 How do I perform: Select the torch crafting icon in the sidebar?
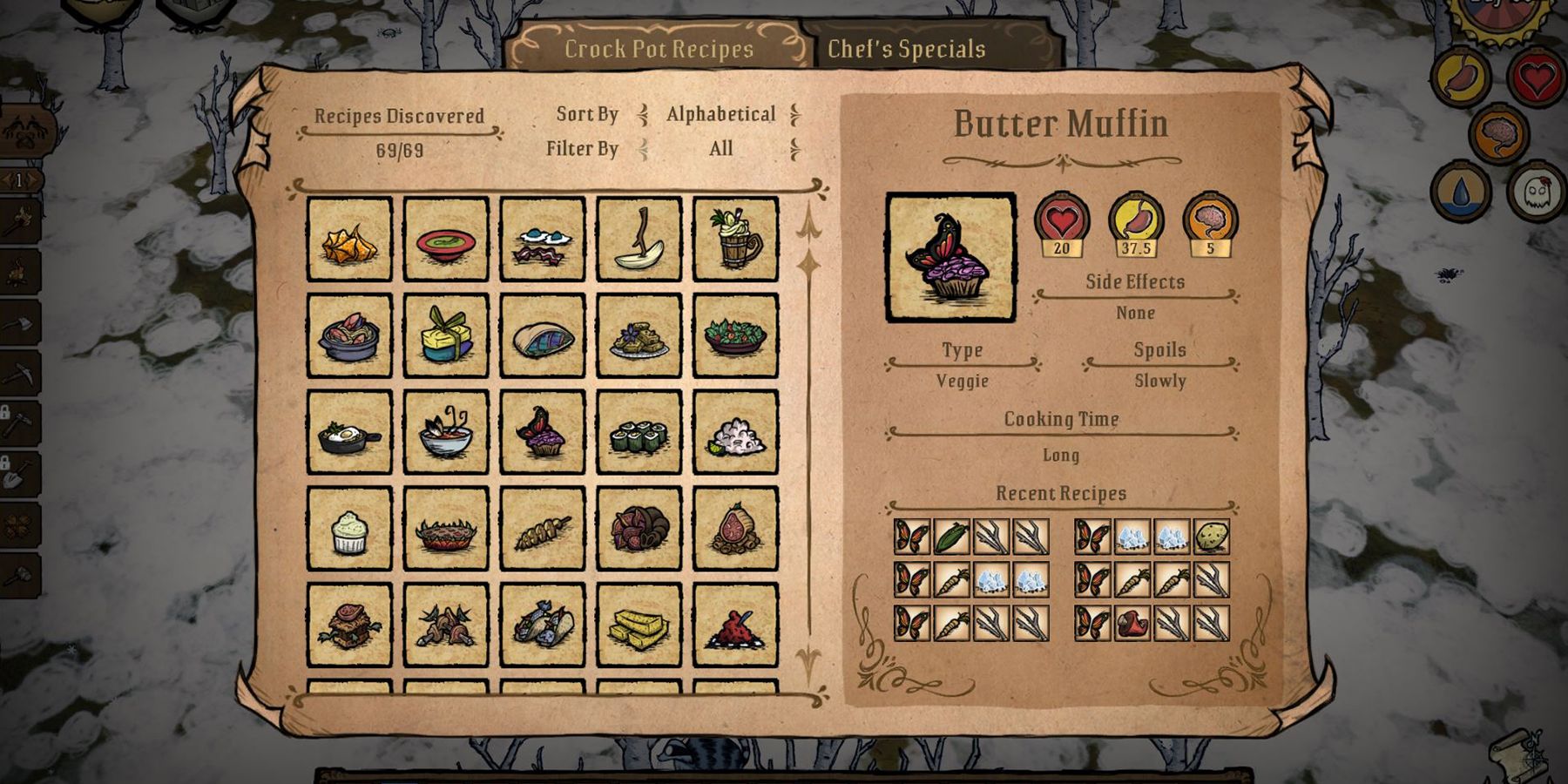point(16,220)
